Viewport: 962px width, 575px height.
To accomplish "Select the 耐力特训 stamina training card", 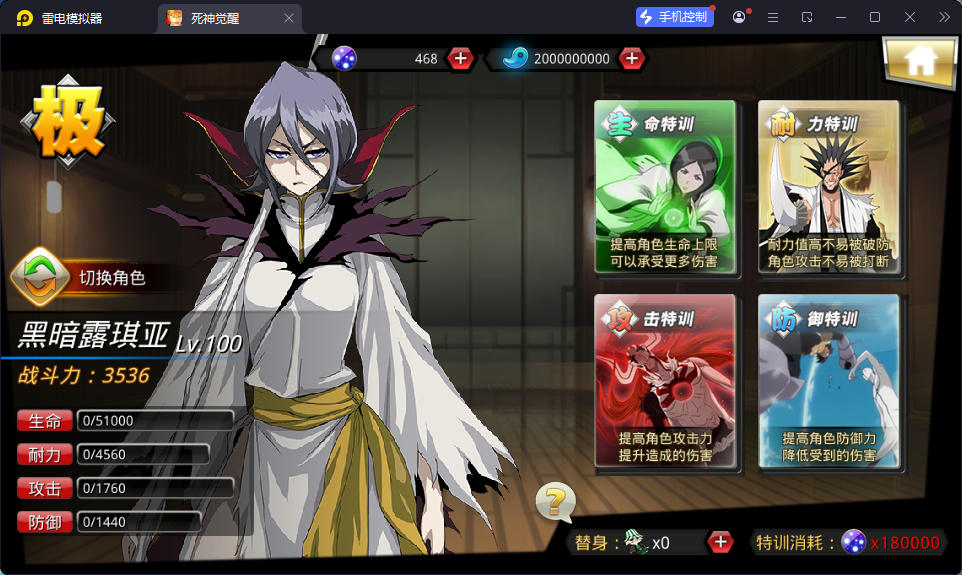I will click(828, 187).
